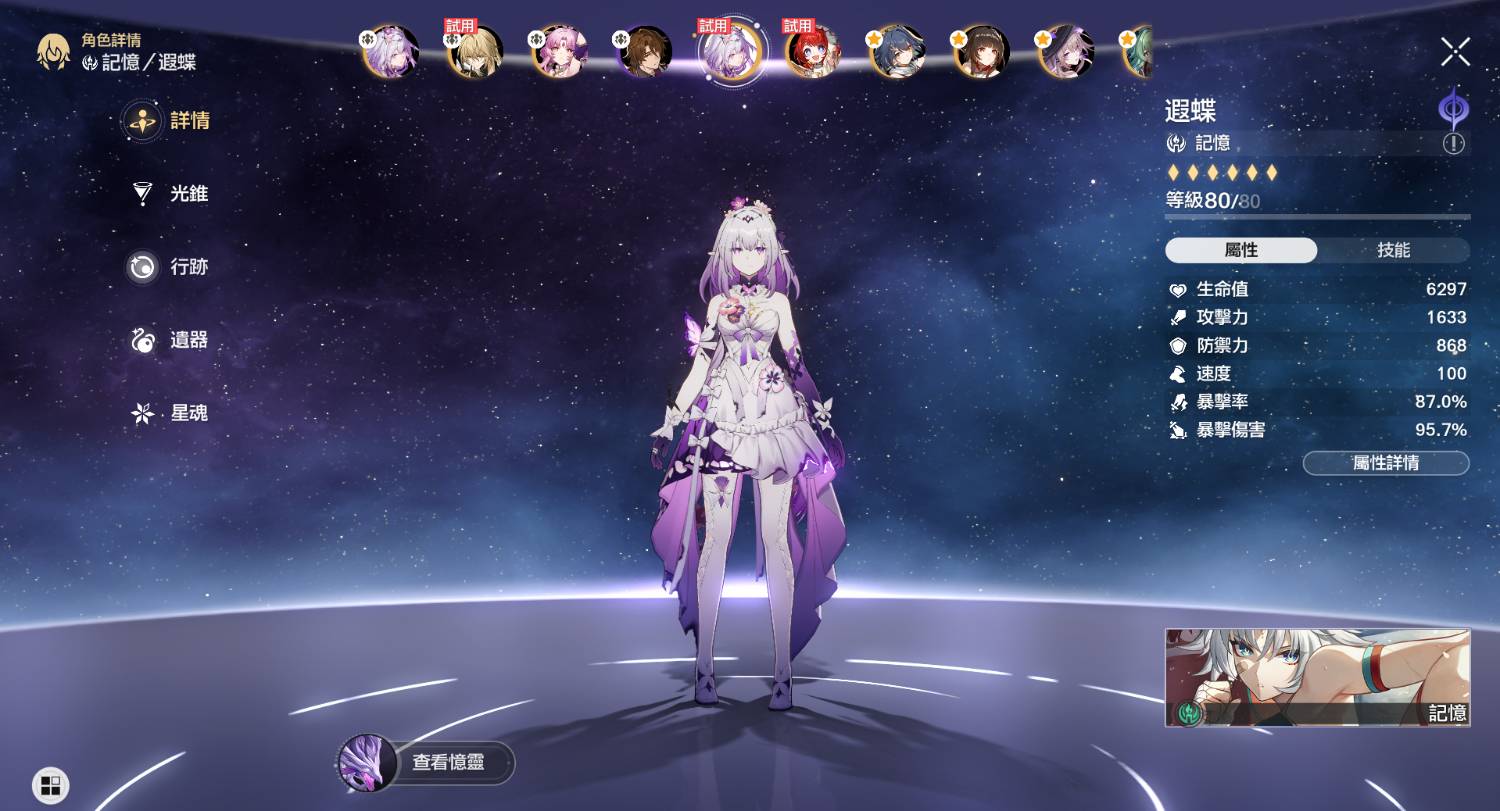Switch to the 技能 (Skills) tab
Image resolution: width=1500 pixels, height=811 pixels.
1393,250
